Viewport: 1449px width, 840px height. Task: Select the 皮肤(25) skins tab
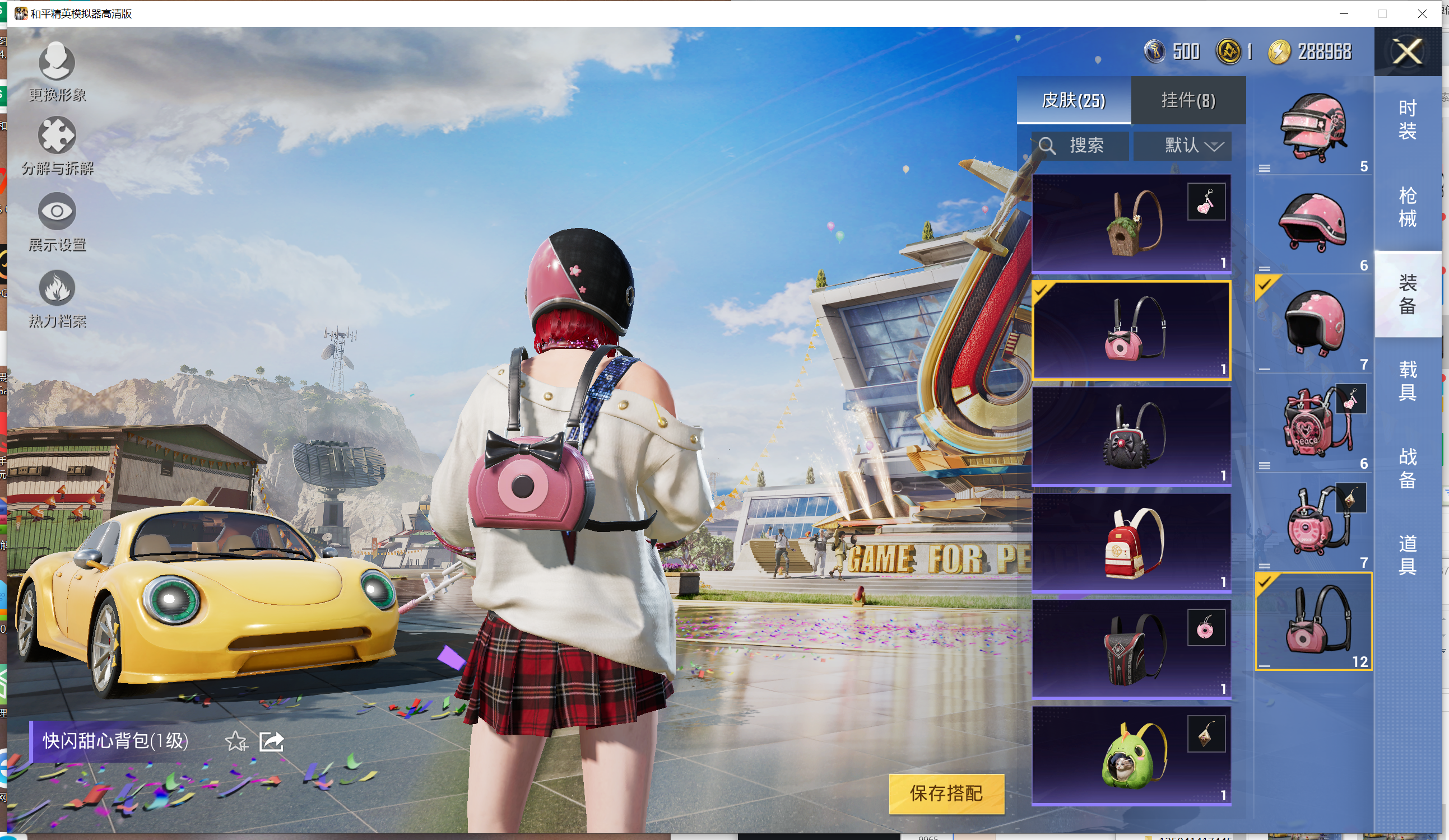(1074, 101)
